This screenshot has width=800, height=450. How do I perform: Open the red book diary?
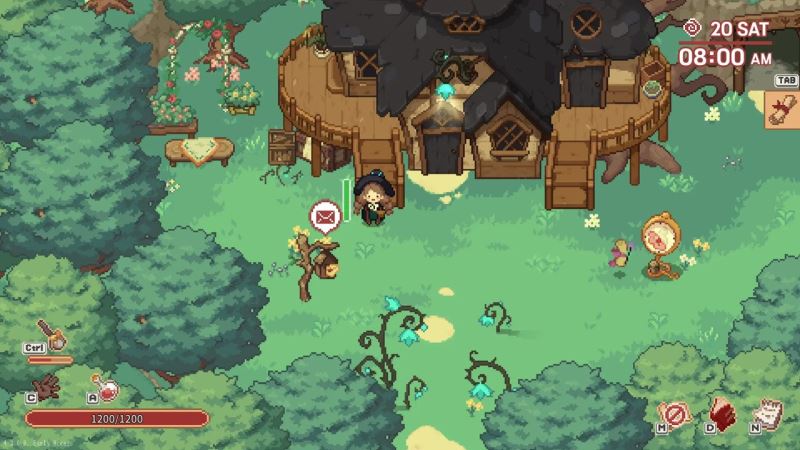click(723, 413)
